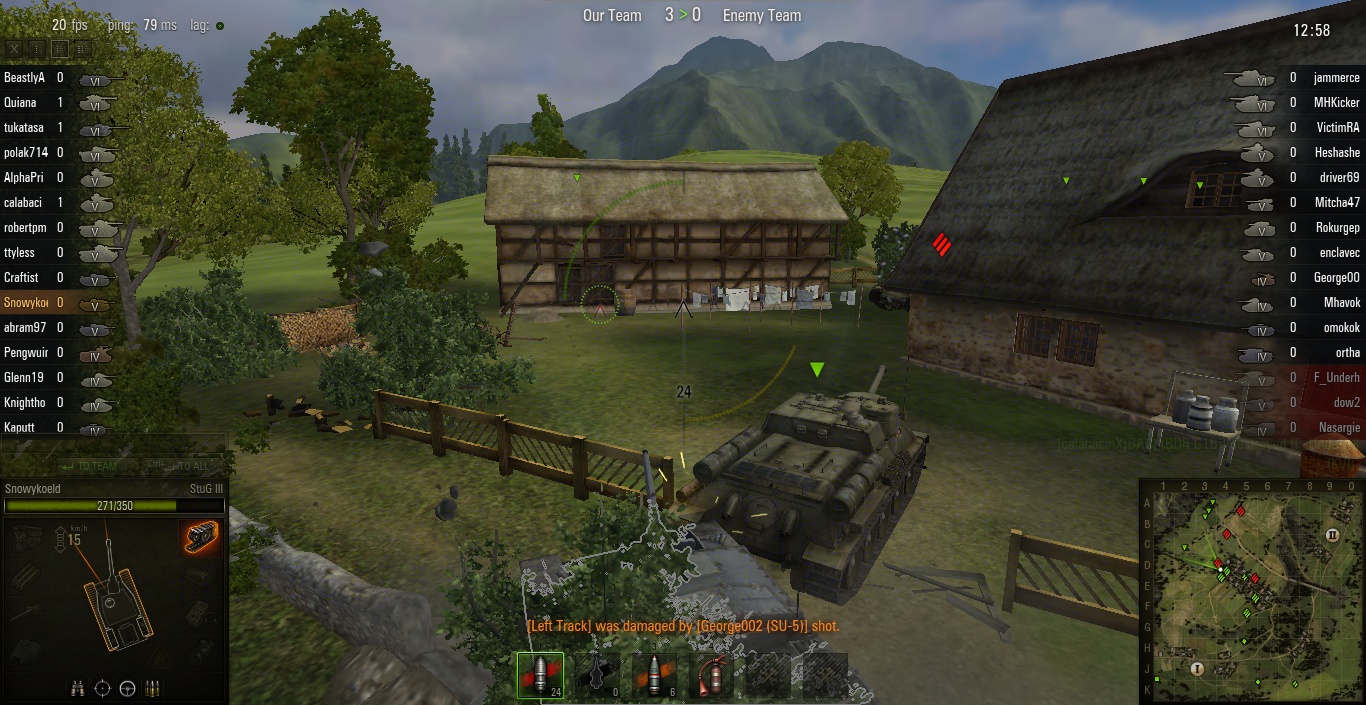
Task: Send chat message to team
Action: tap(90, 465)
